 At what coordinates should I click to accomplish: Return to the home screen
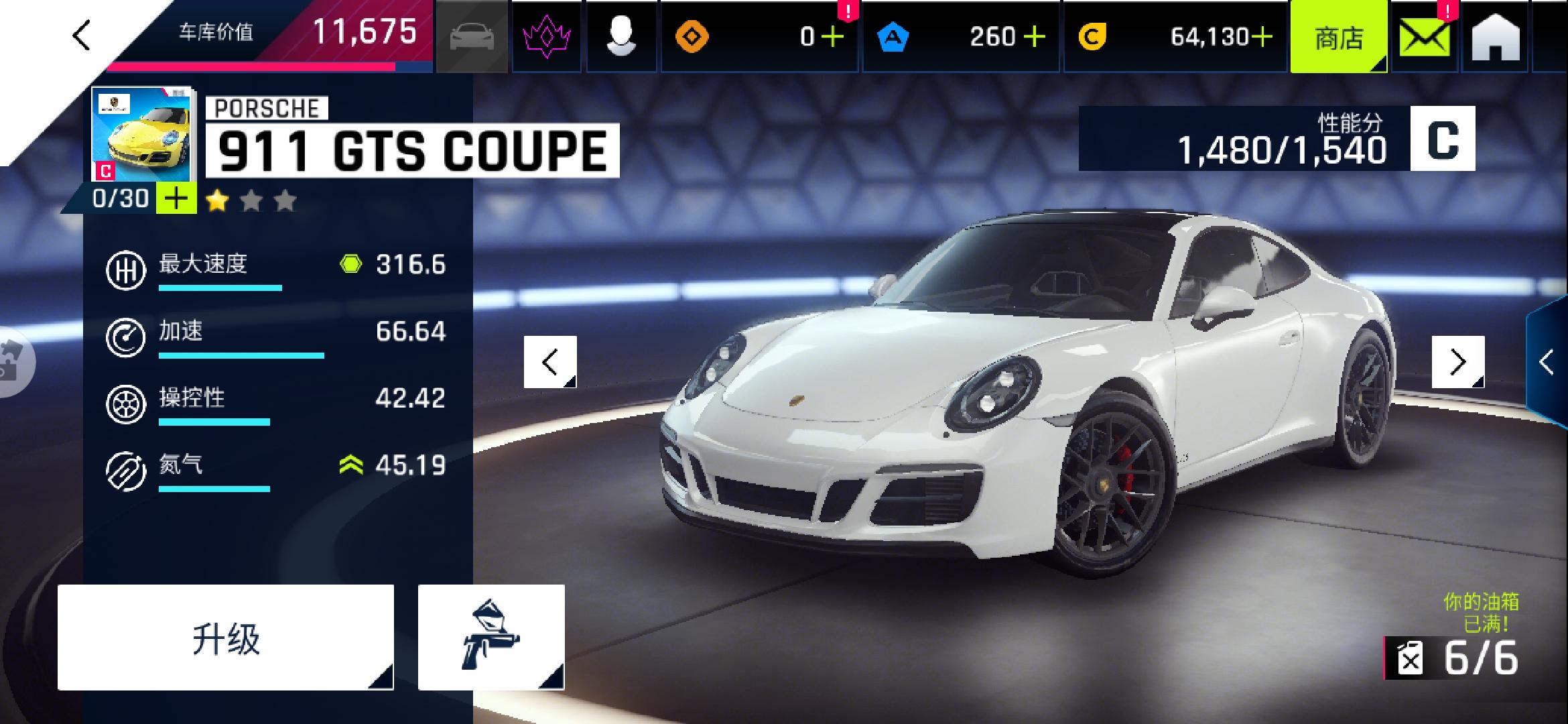[x=1496, y=38]
